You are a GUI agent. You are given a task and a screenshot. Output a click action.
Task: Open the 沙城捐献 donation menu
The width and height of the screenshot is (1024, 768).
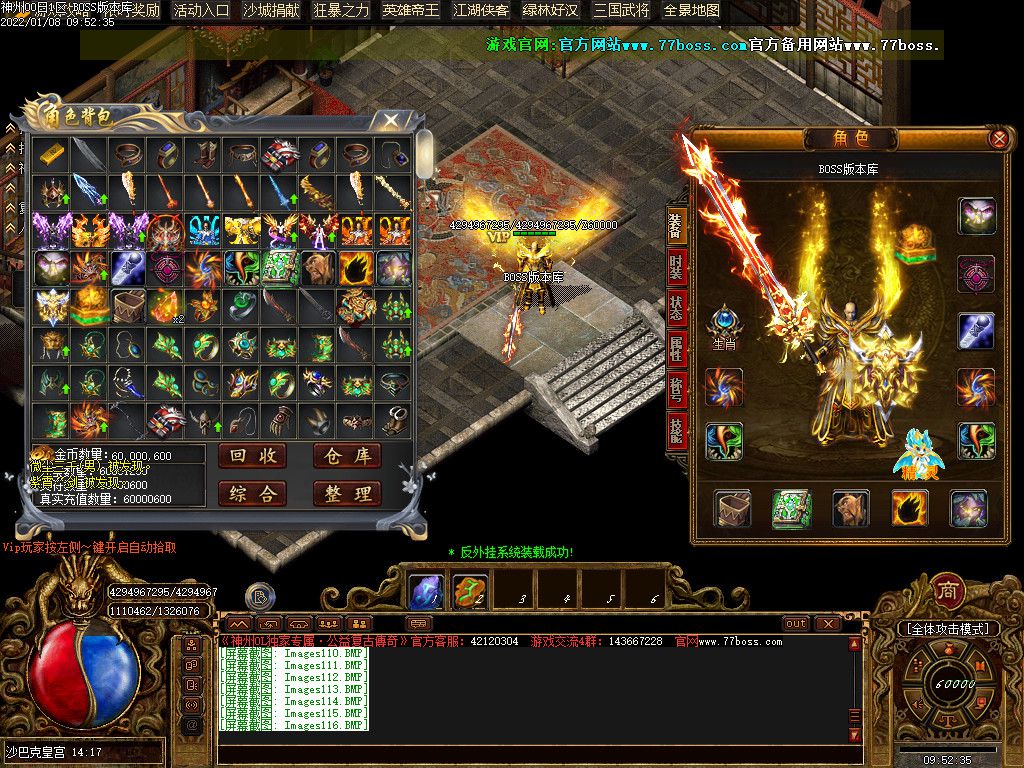pos(270,10)
